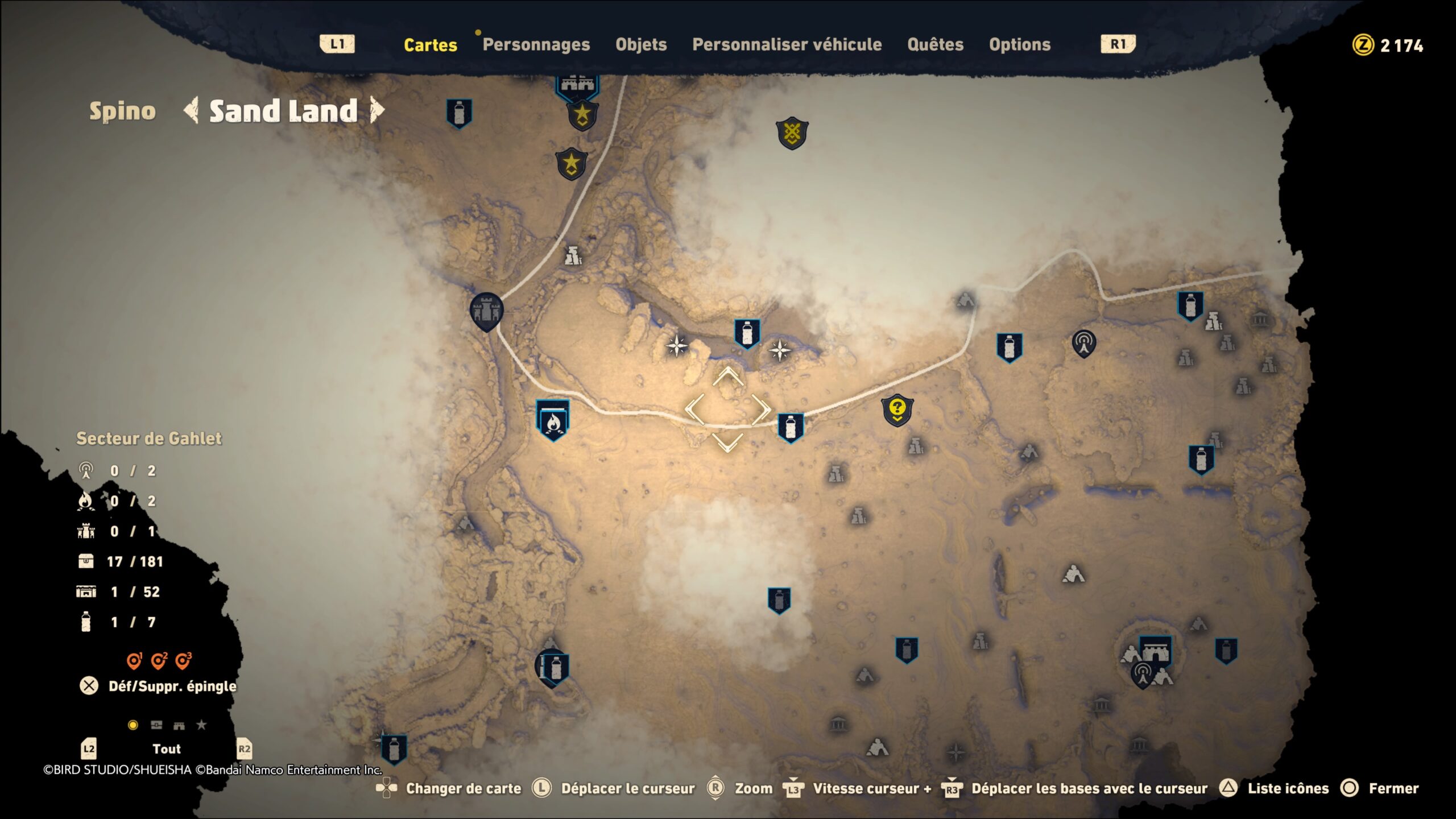1456x819 pixels.
Task: Select the Cartes tab
Action: coord(430,44)
